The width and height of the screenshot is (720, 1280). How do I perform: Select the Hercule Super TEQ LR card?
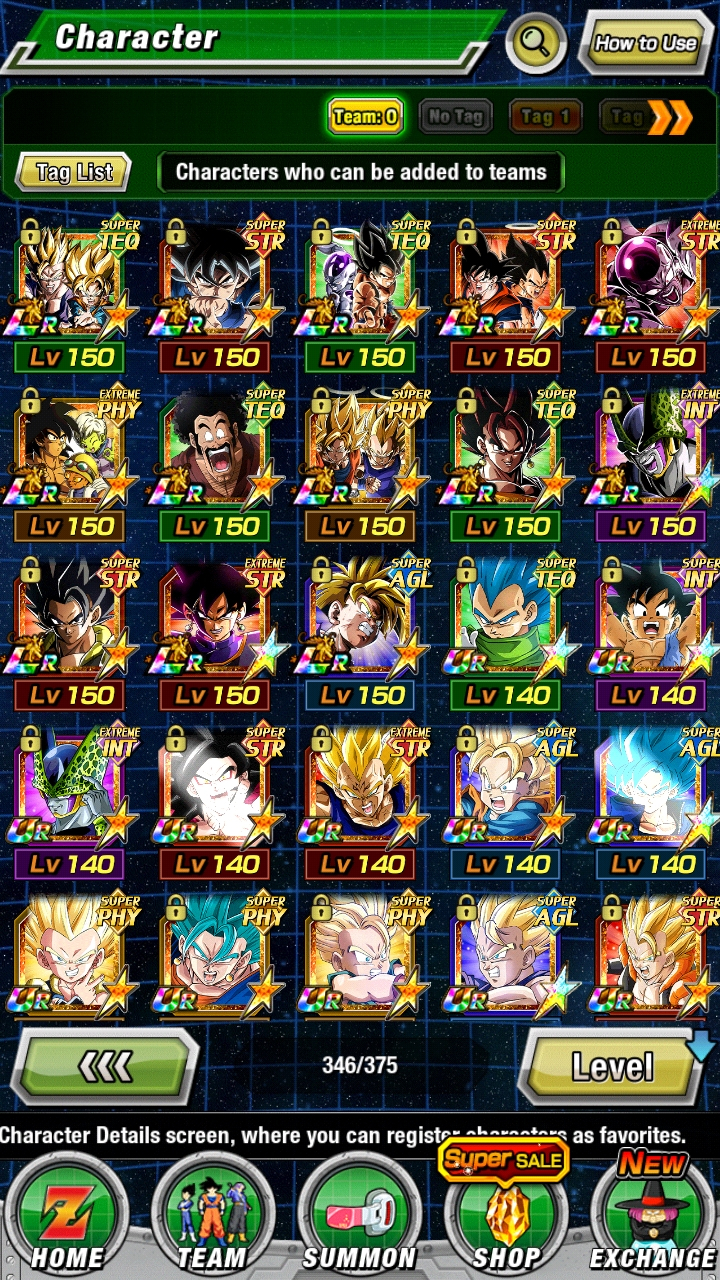point(215,450)
